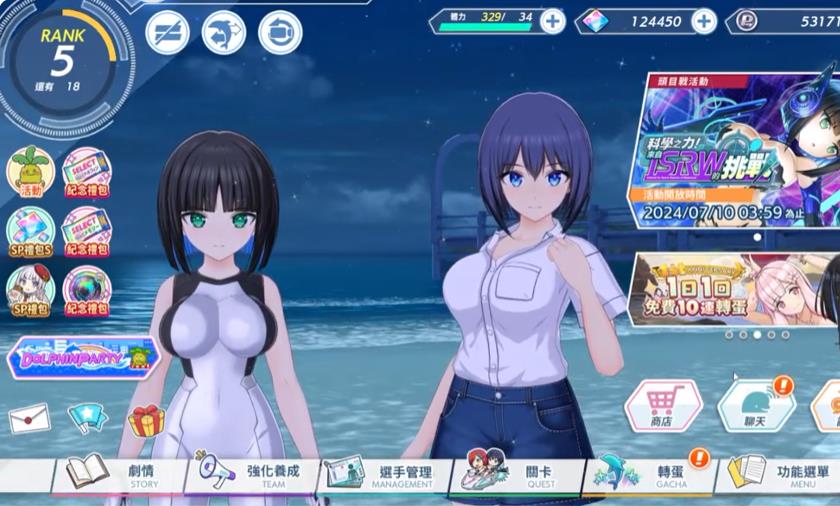Open the 劇情 Story menu
The width and height of the screenshot is (840, 506).
coord(118,472)
